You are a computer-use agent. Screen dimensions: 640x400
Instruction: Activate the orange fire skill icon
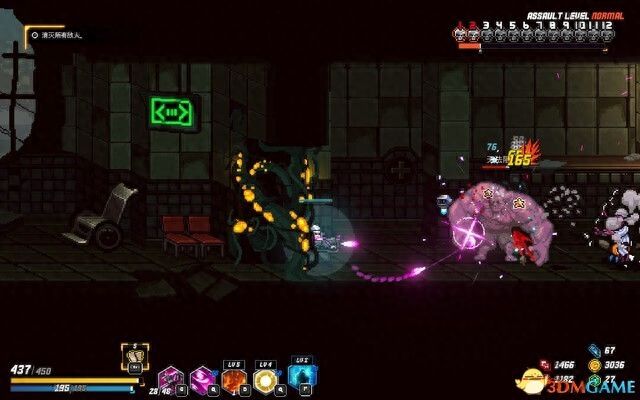coord(234,378)
